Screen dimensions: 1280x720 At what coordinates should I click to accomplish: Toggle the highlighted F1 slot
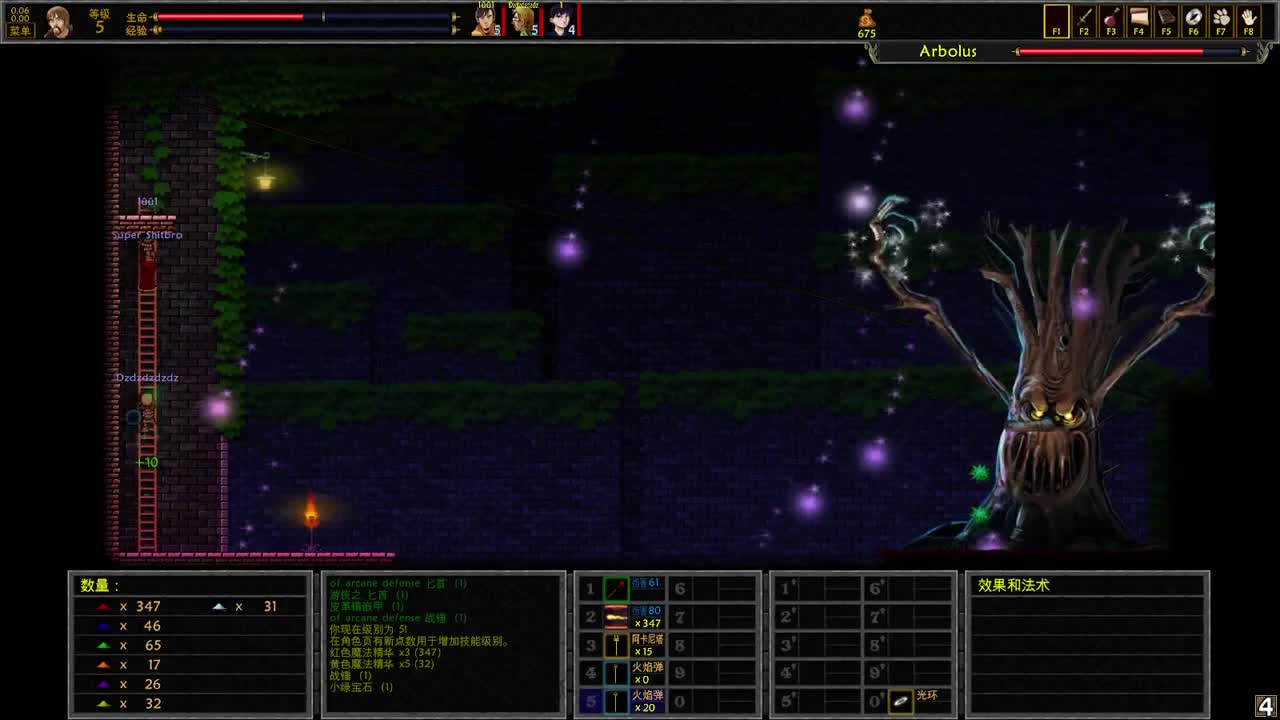tap(1056, 21)
